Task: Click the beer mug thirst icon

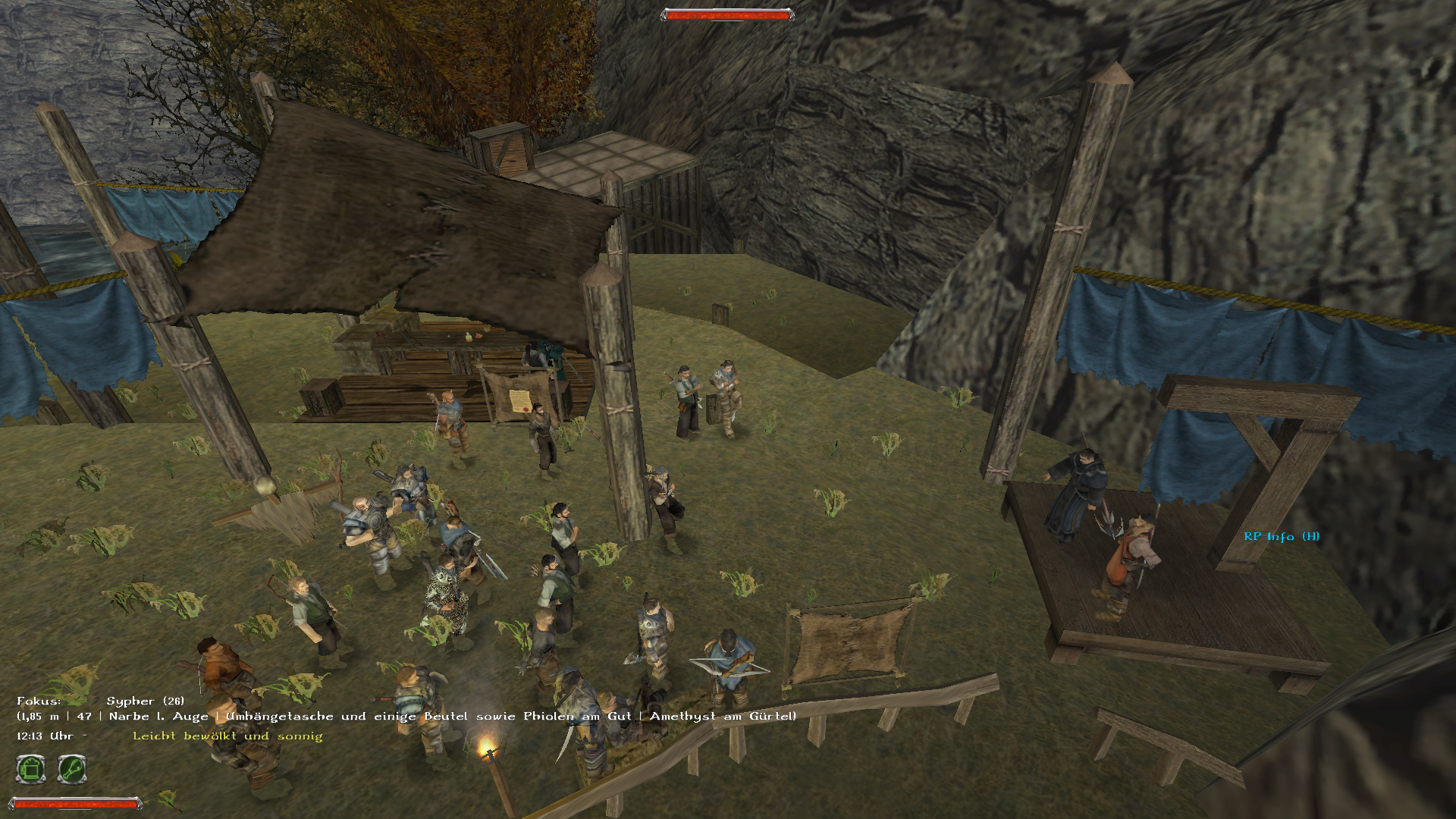Action: pos(31,769)
